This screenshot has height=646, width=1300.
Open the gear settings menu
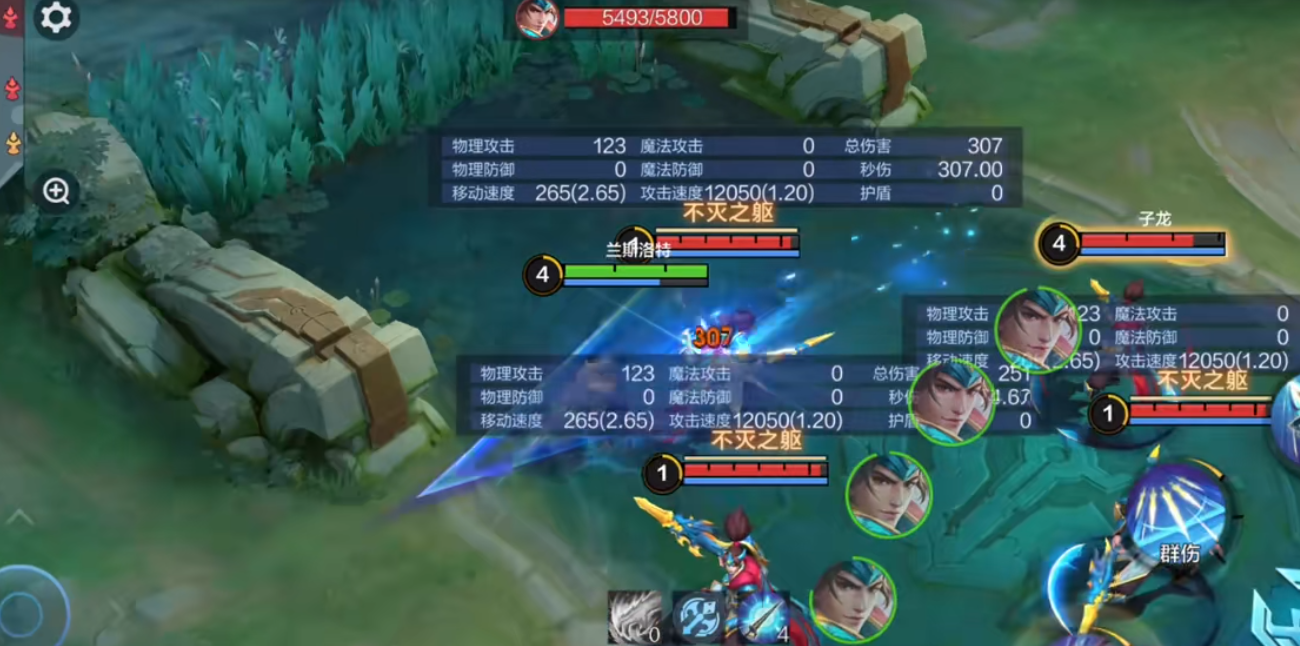(56, 18)
